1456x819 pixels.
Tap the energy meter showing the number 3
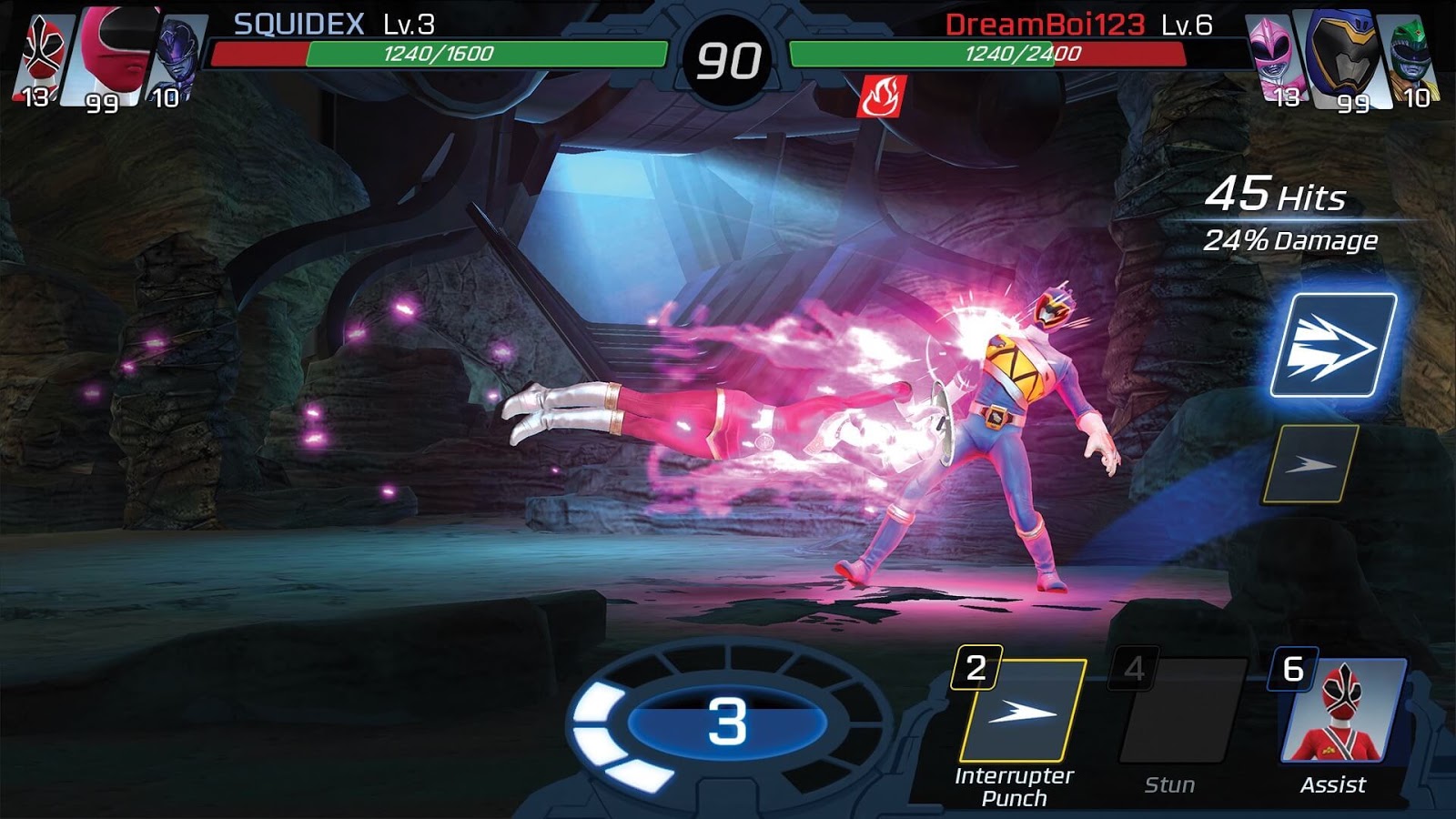point(728,723)
